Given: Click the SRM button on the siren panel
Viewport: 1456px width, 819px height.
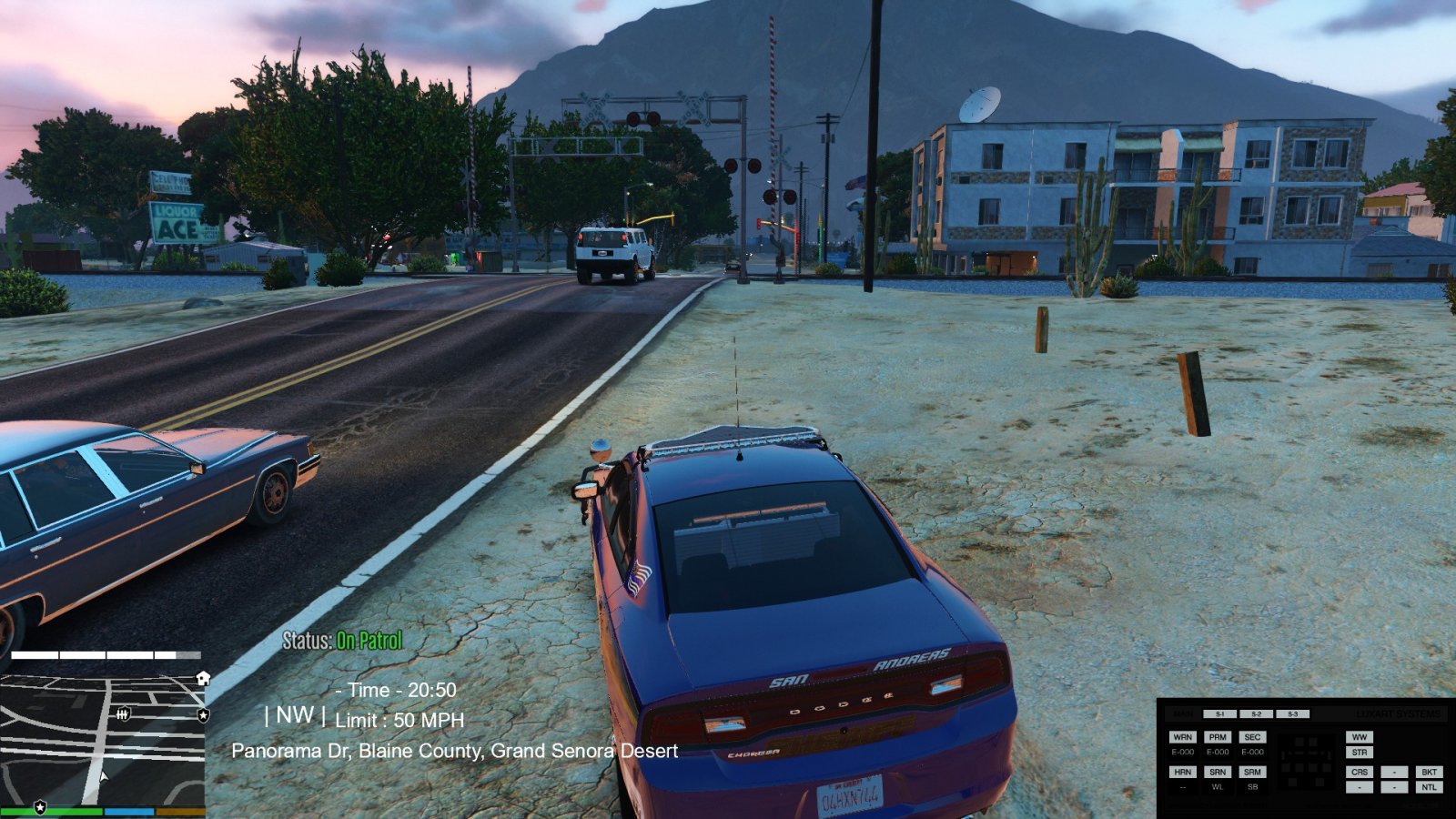Looking at the screenshot, I should 1253,772.
